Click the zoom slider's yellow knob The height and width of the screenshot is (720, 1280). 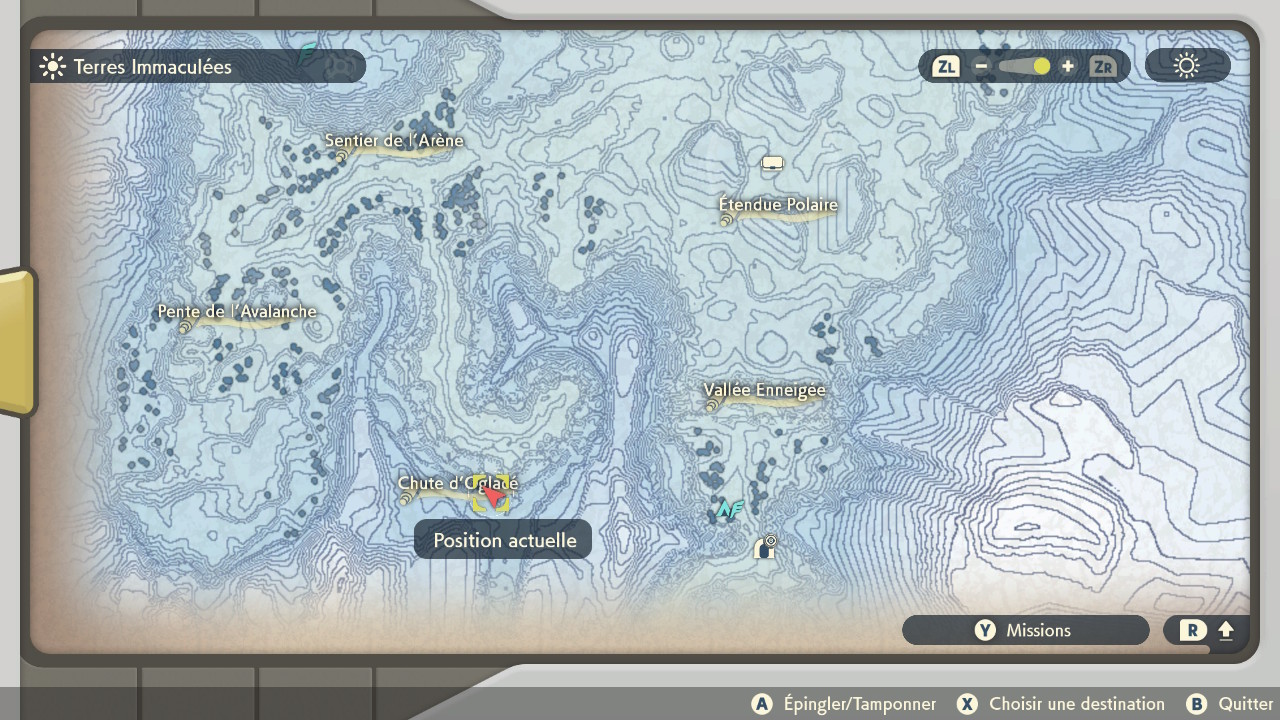click(x=1041, y=67)
